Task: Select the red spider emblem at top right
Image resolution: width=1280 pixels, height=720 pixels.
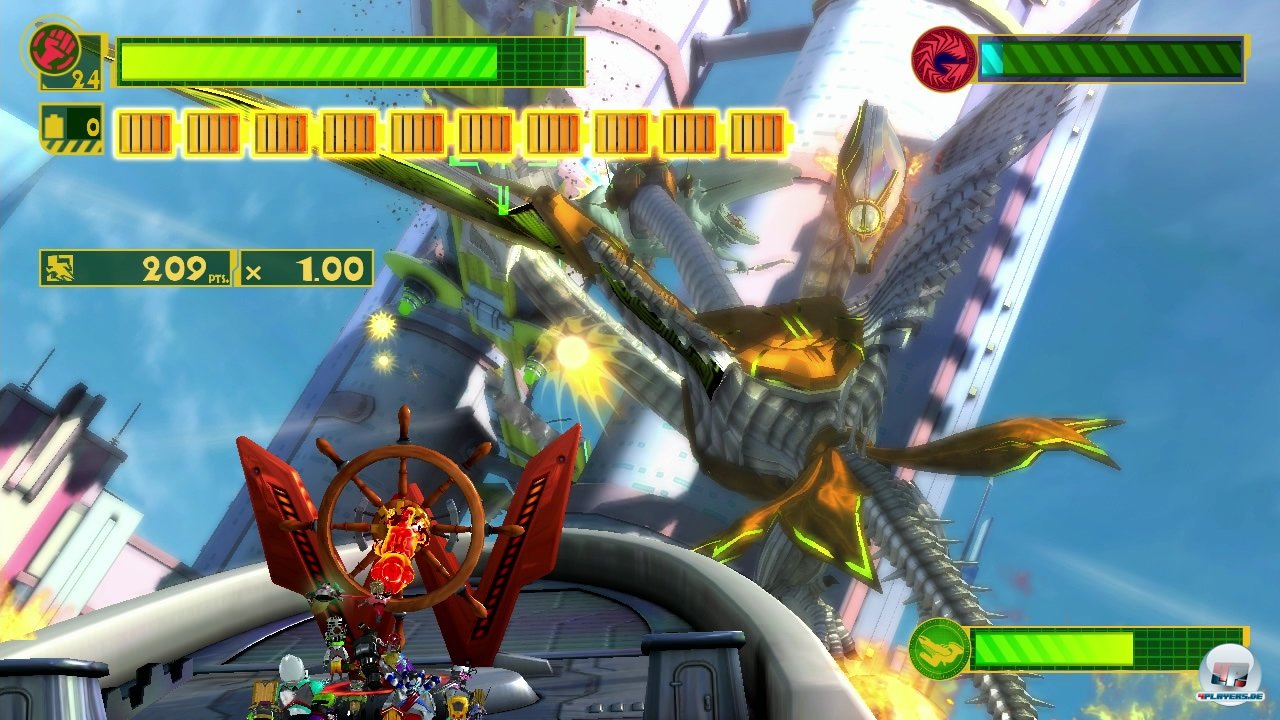Action: click(x=944, y=55)
